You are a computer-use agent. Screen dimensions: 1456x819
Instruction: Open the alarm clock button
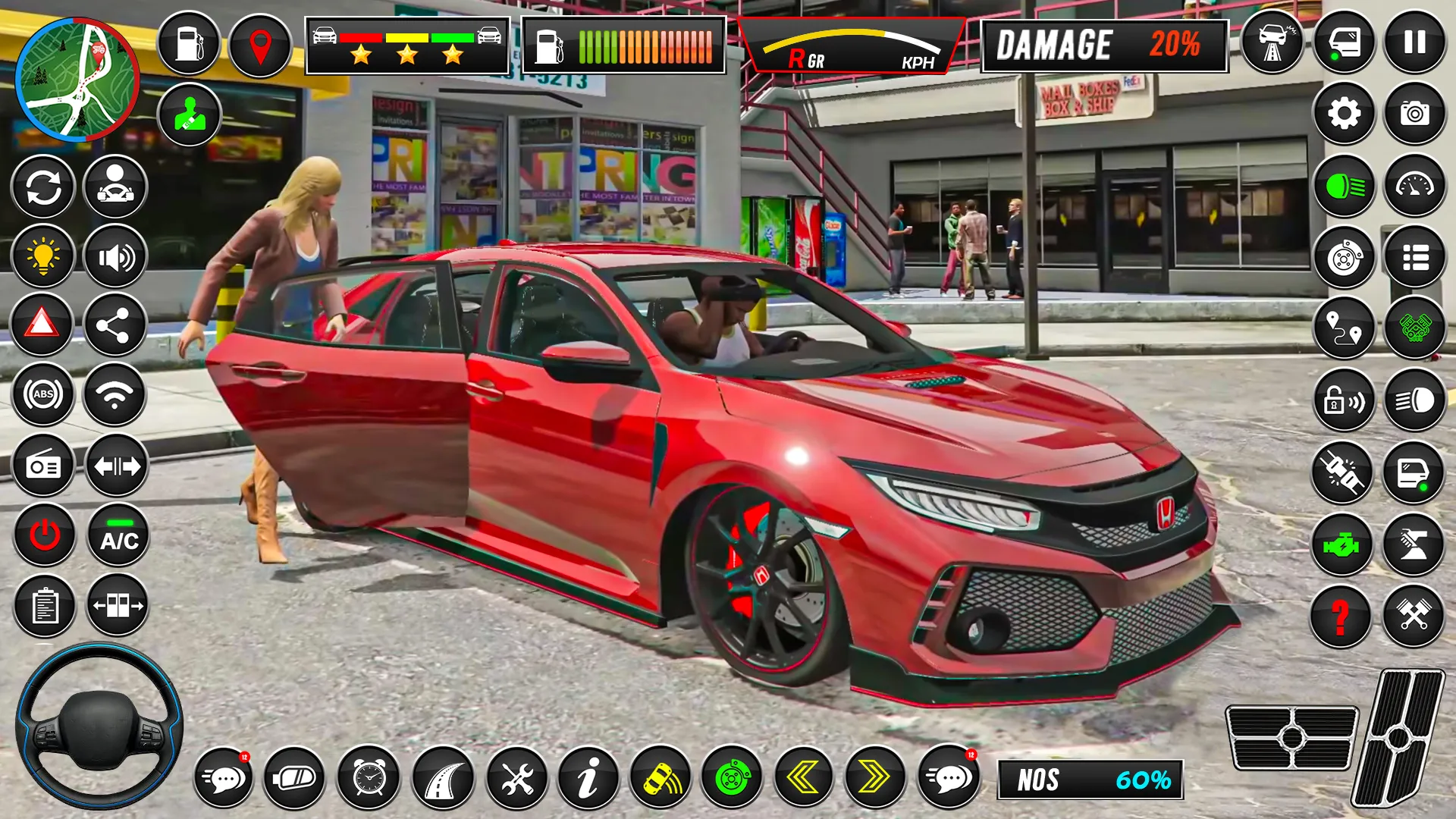(x=369, y=777)
